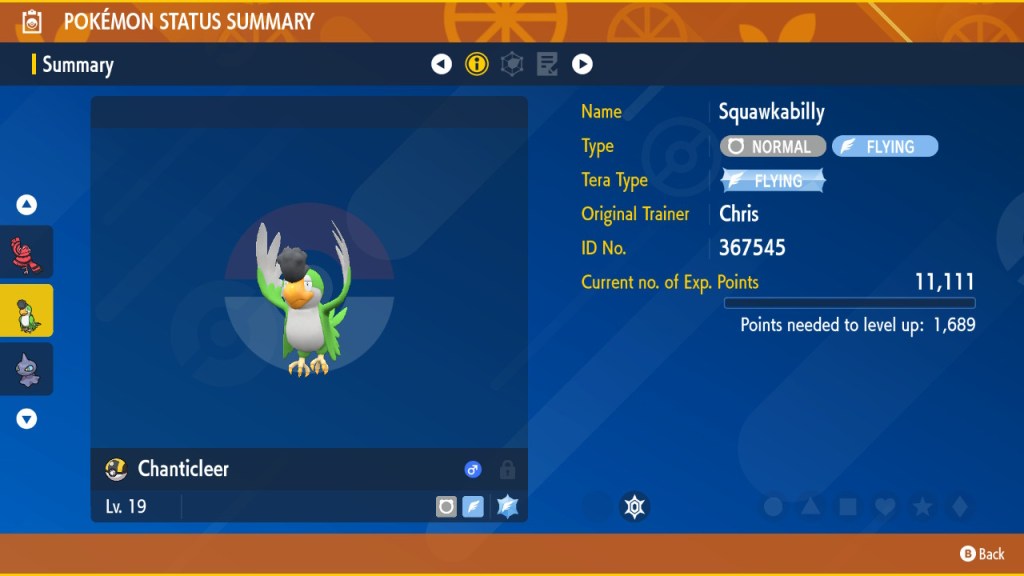Open the moves memo tab icon

coord(547,65)
